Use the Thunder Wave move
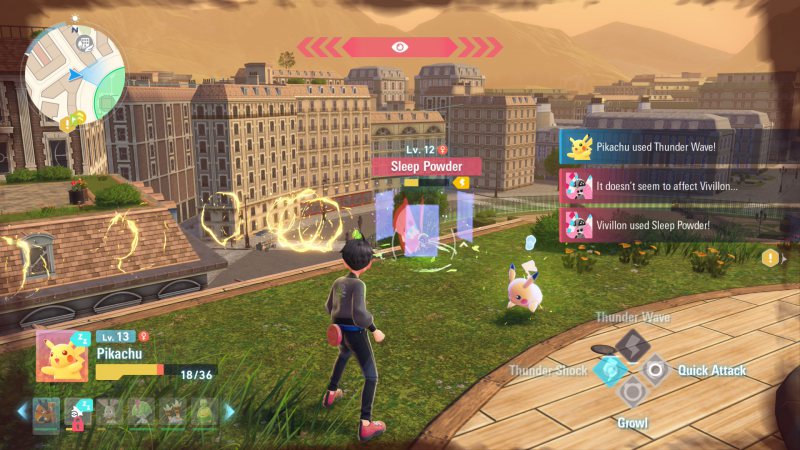 pos(631,345)
